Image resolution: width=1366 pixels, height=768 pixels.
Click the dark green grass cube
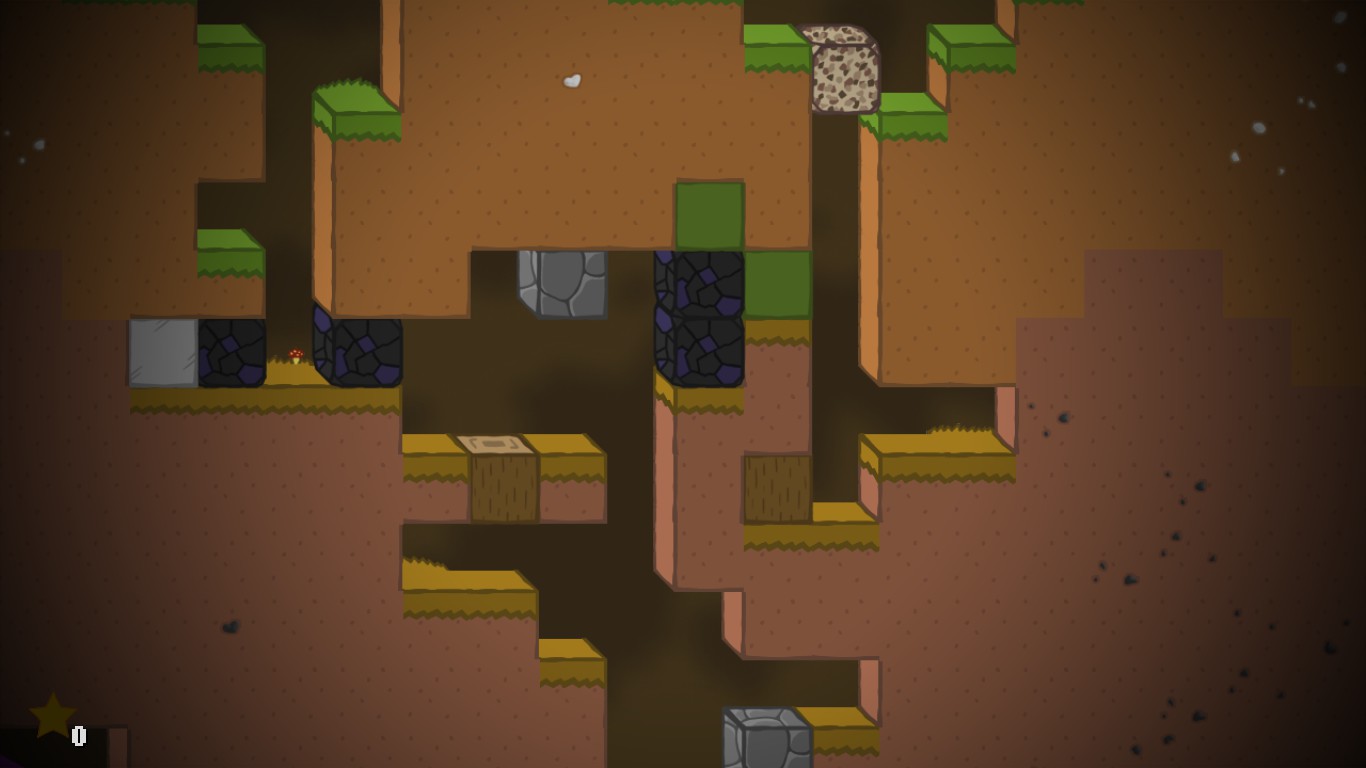coord(710,215)
